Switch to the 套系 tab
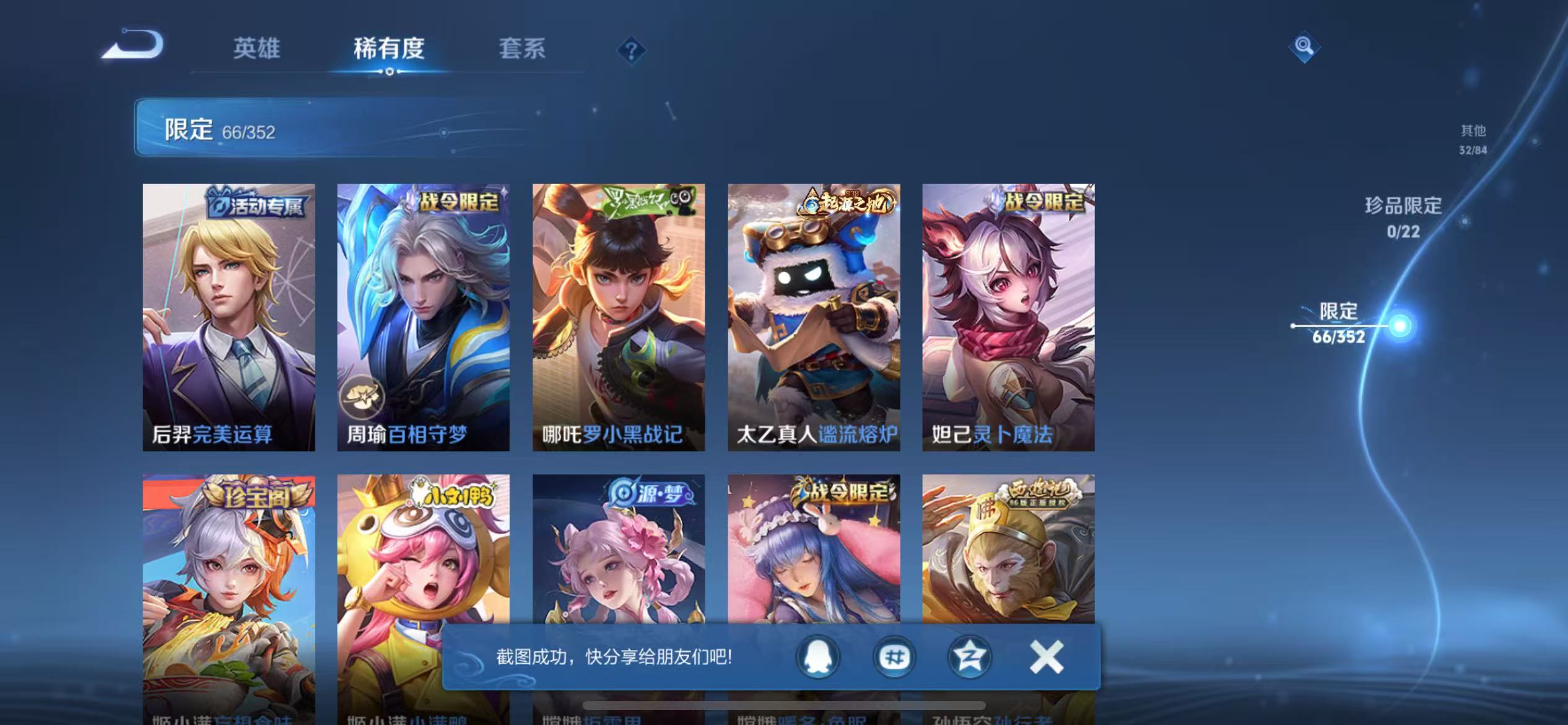 click(522, 48)
